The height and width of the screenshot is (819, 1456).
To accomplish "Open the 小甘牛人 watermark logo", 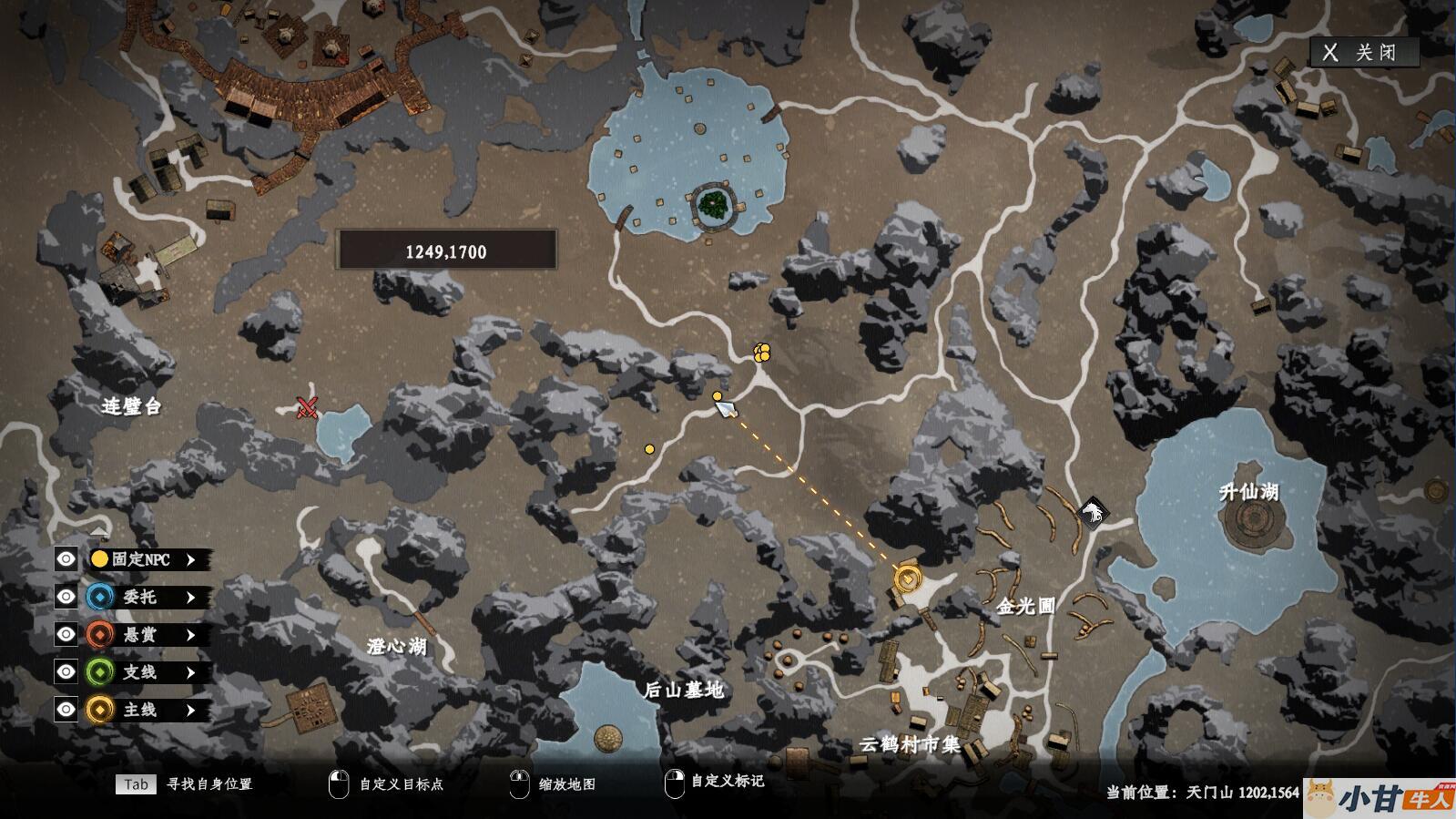I will pos(1380,798).
